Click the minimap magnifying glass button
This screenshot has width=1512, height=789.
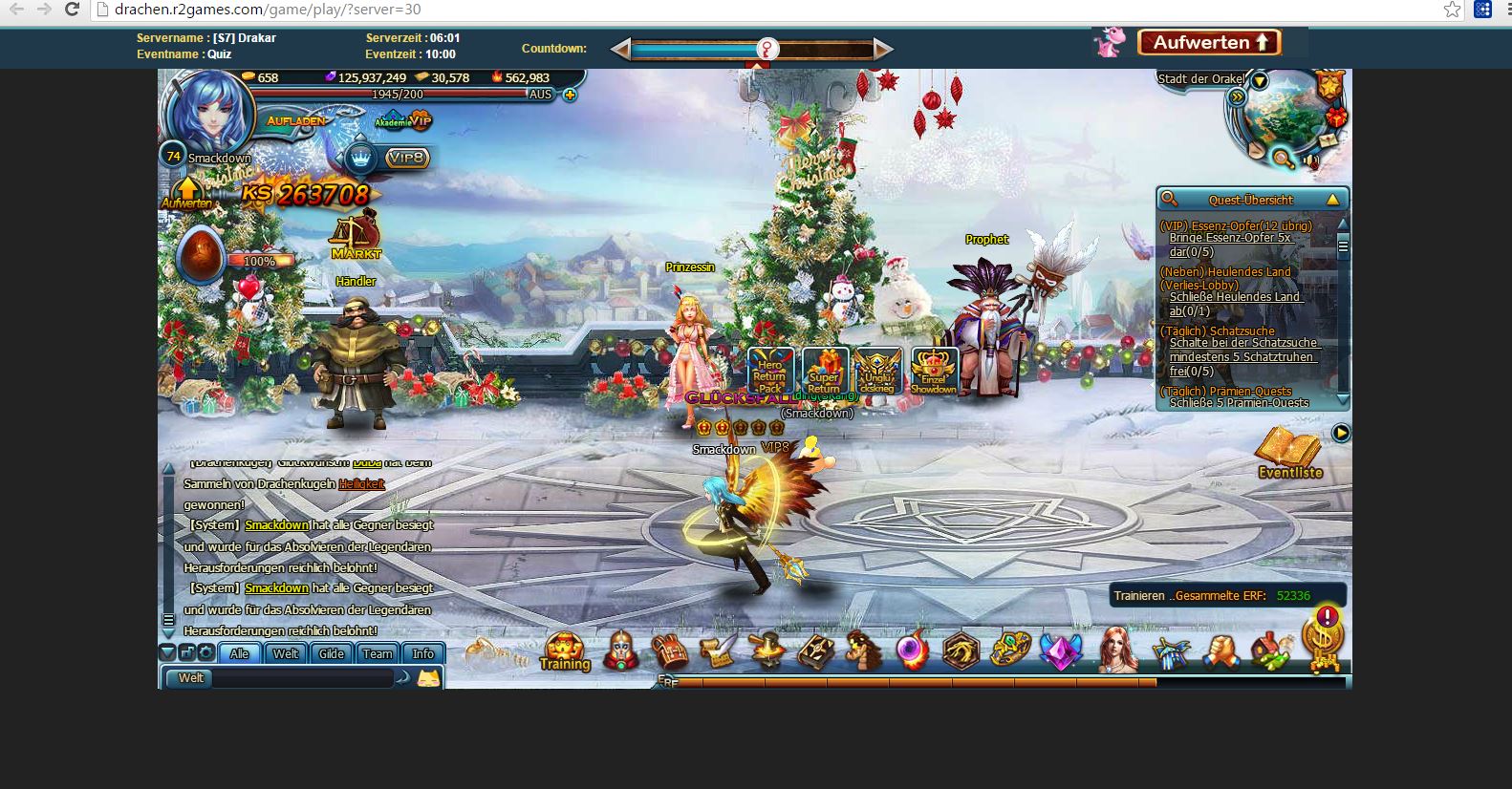click(x=1284, y=159)
